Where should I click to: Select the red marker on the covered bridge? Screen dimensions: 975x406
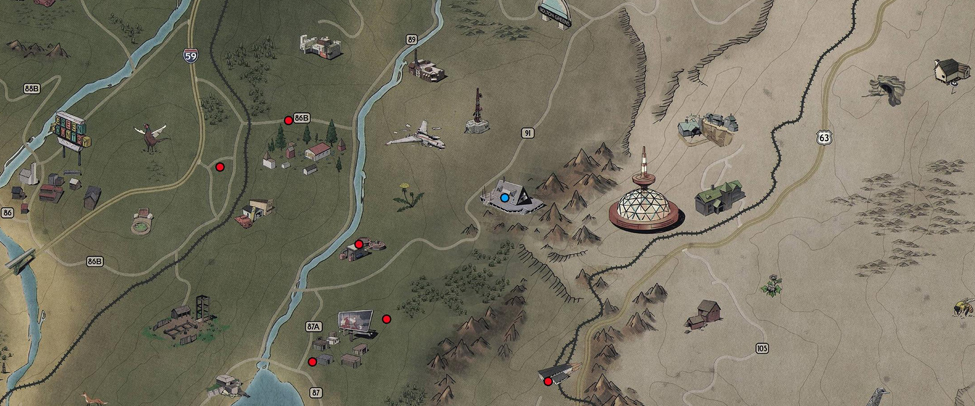(x=548, y=381)
